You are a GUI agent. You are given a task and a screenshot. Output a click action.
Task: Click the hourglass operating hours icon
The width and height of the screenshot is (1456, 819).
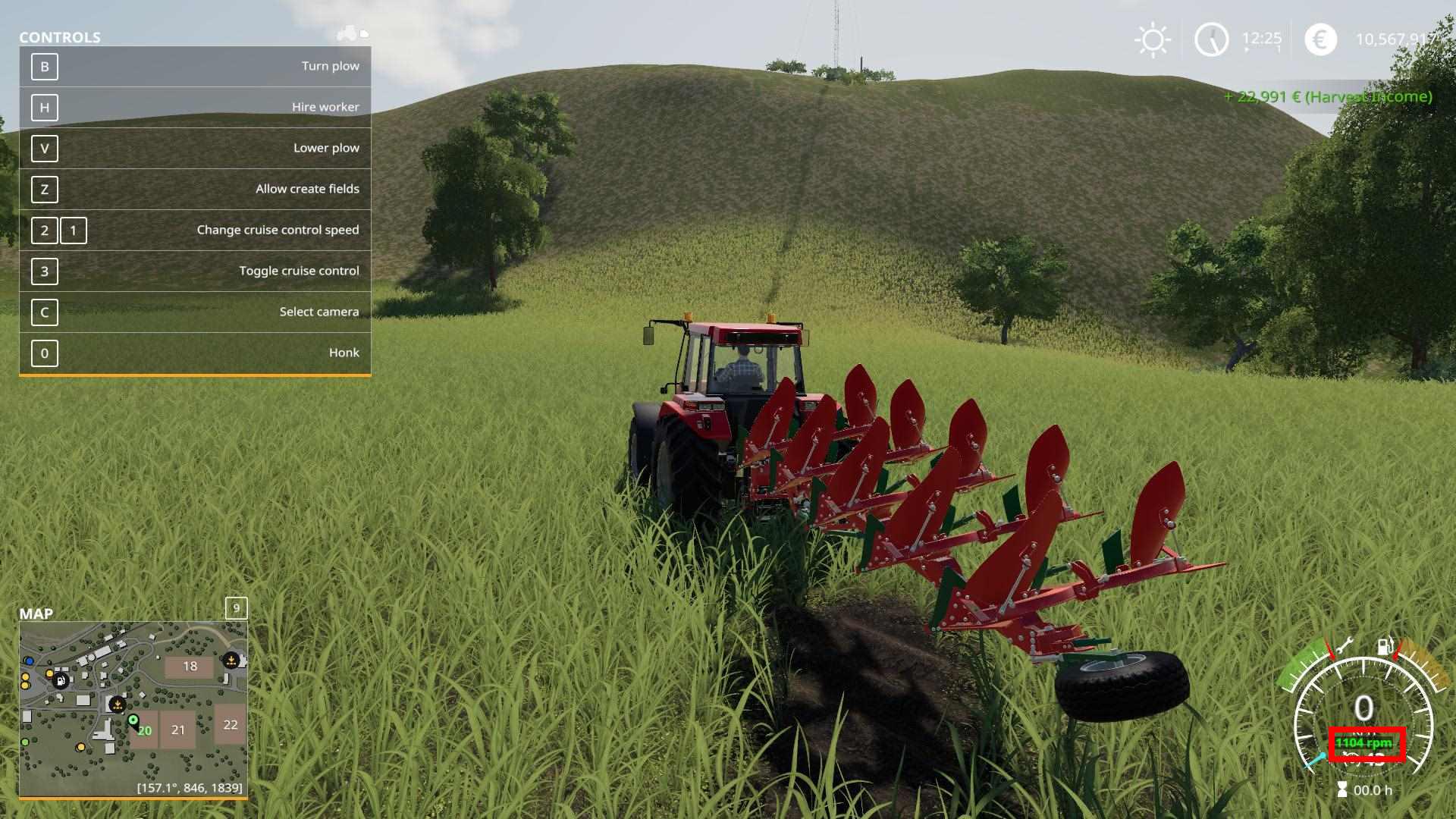tap(1342, 790)
